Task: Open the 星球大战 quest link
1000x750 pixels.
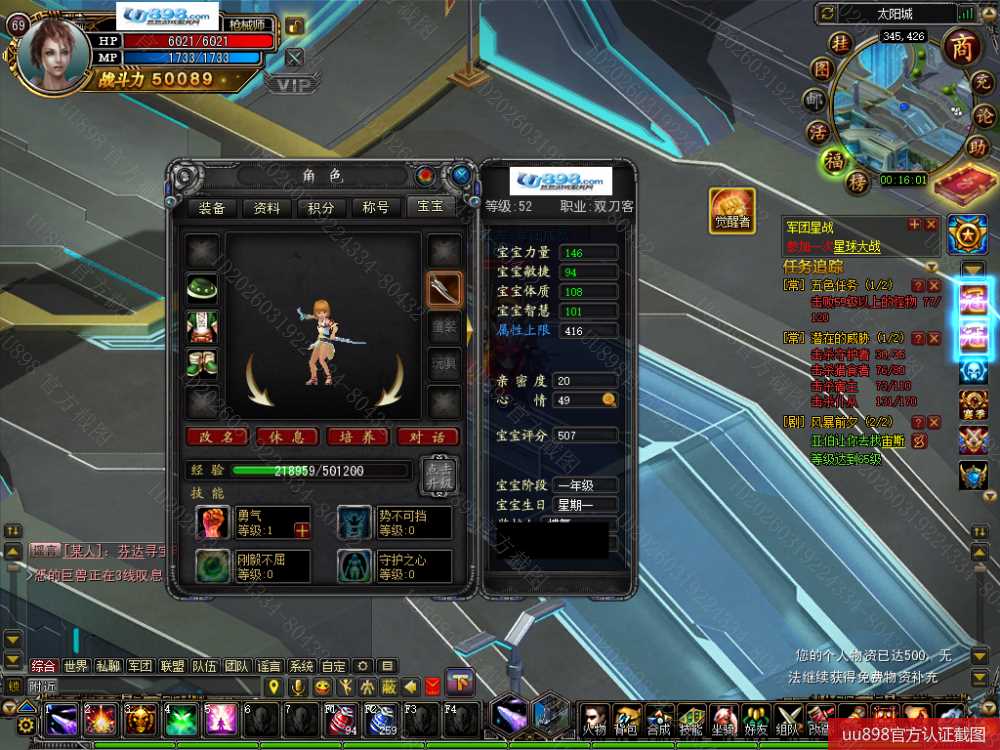Action: tap(857, 246)
